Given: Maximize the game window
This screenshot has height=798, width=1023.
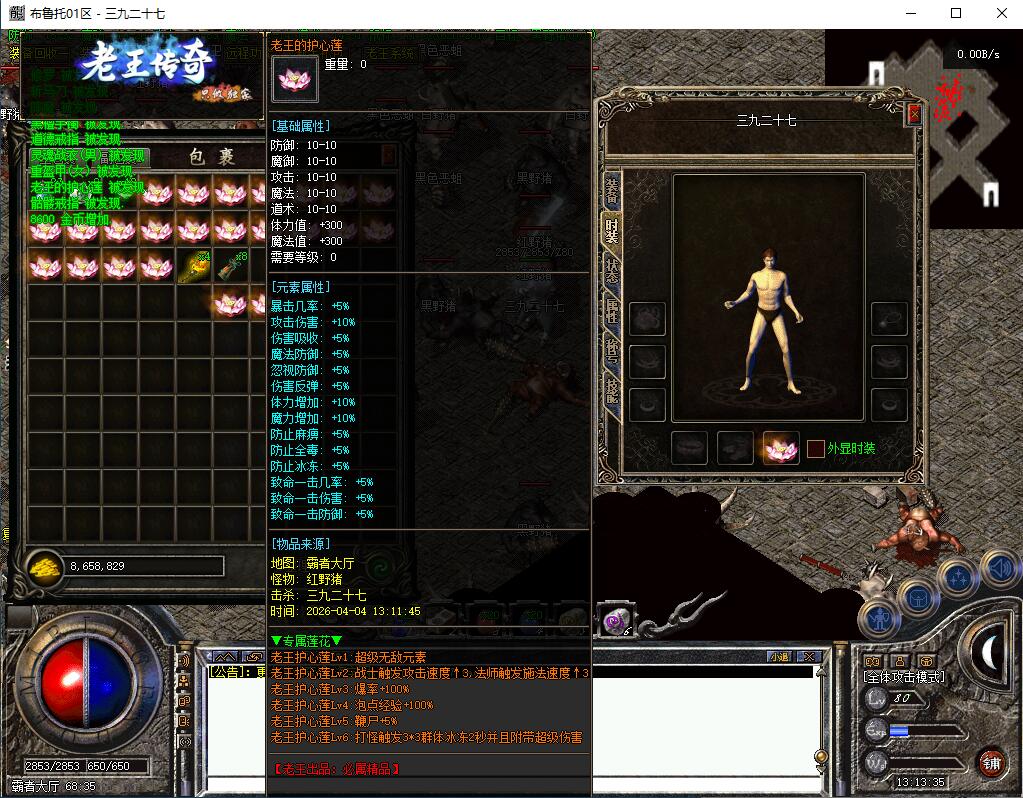Looking at the screenshot, I should tap(956, 13).
